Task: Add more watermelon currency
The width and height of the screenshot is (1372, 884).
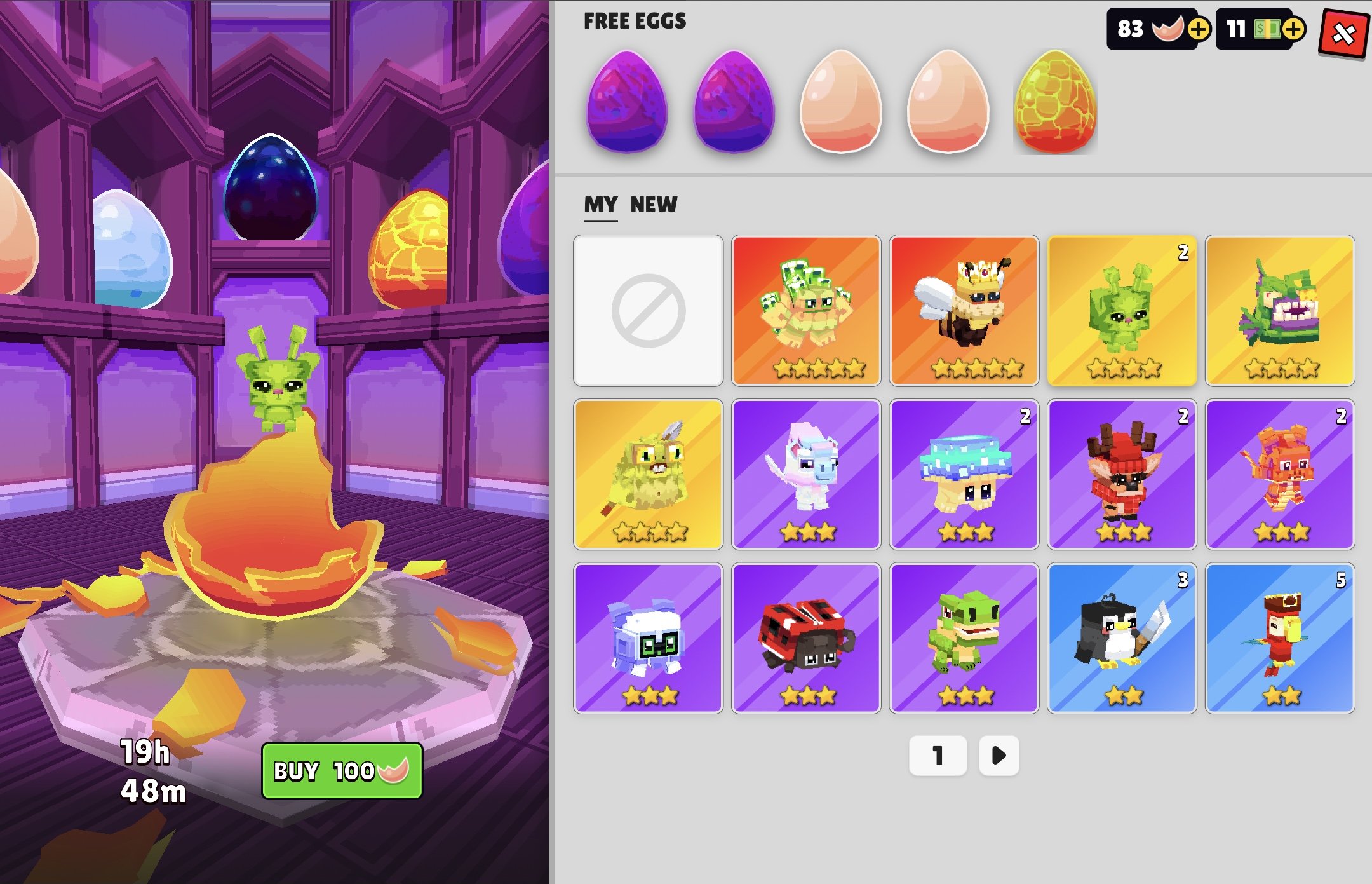Action: point(1198,29)
